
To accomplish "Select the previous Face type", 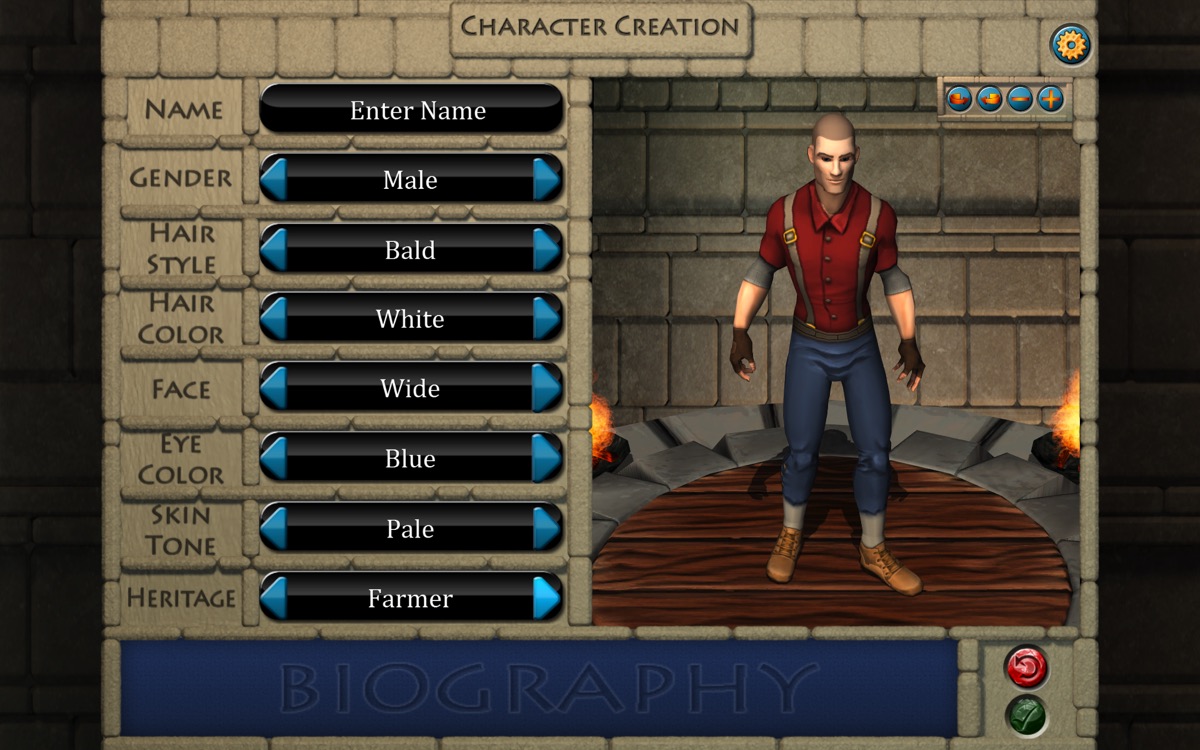I will coord(275,388).
